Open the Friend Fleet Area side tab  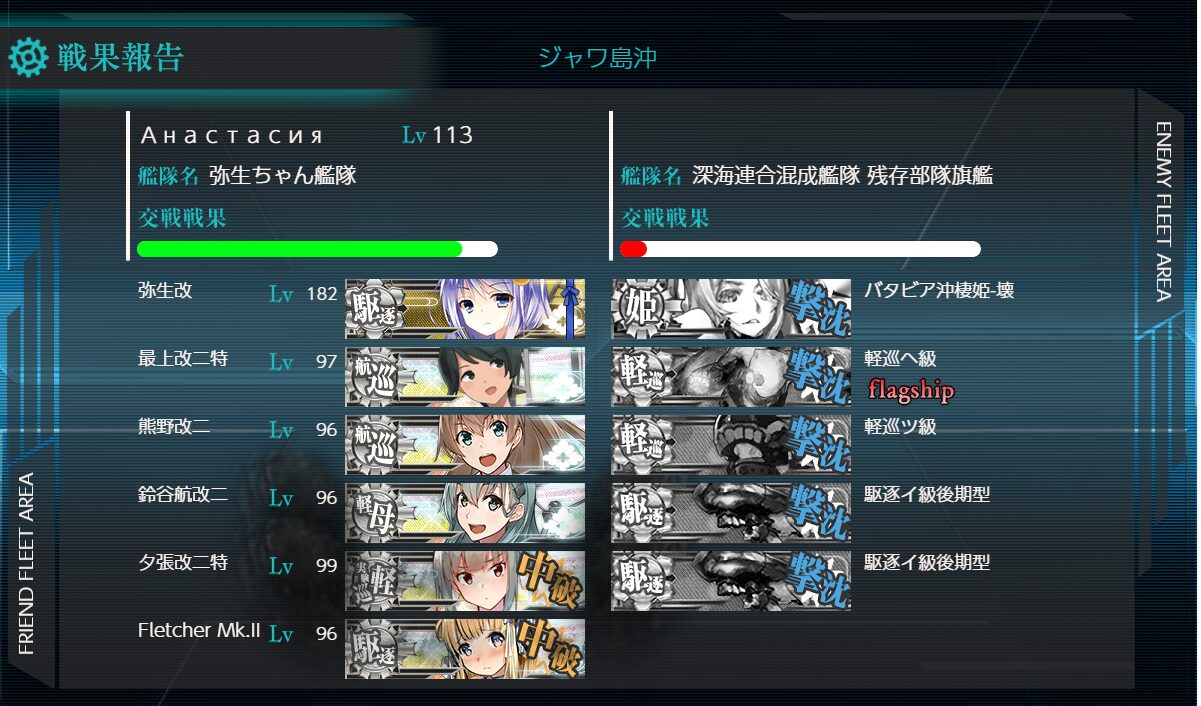[x=27, y=562]
